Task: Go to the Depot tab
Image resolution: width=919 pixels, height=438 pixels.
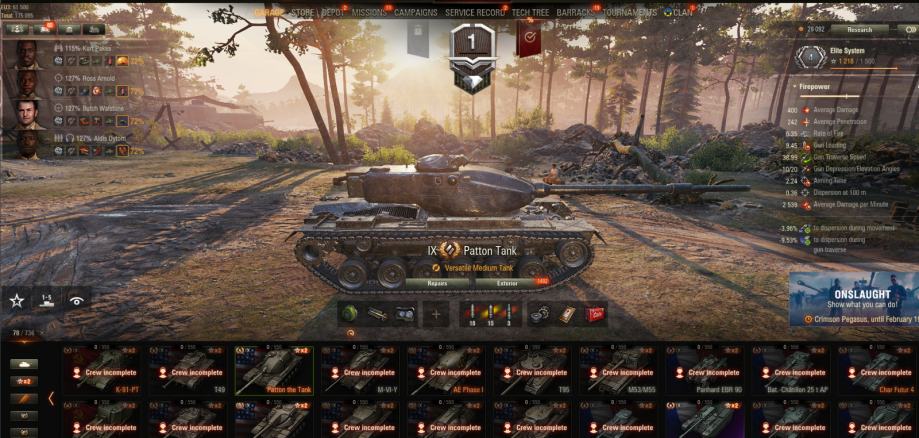Action: tap(332, 13)
